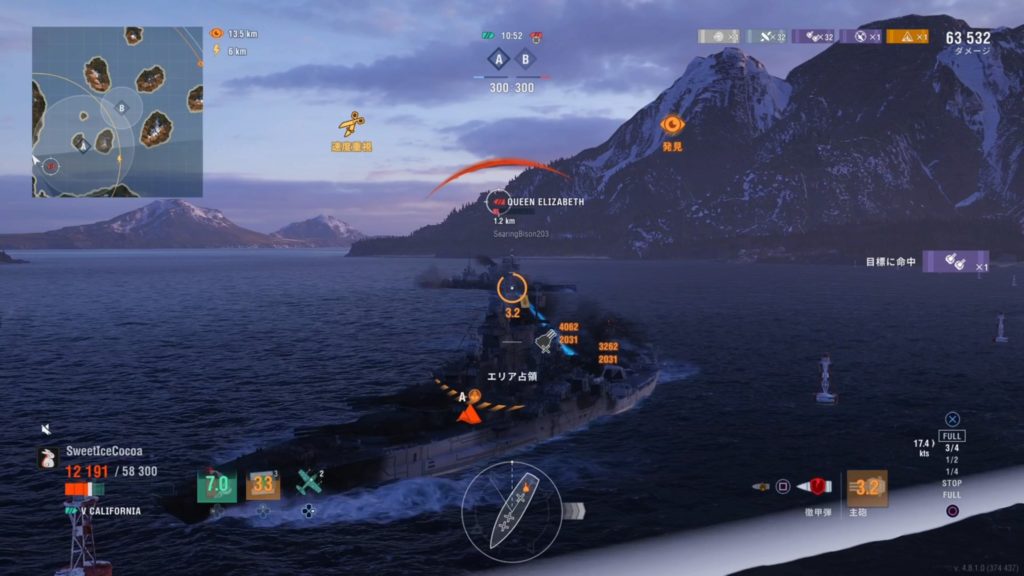Set engine speed to 3/4

click(952, 448)
